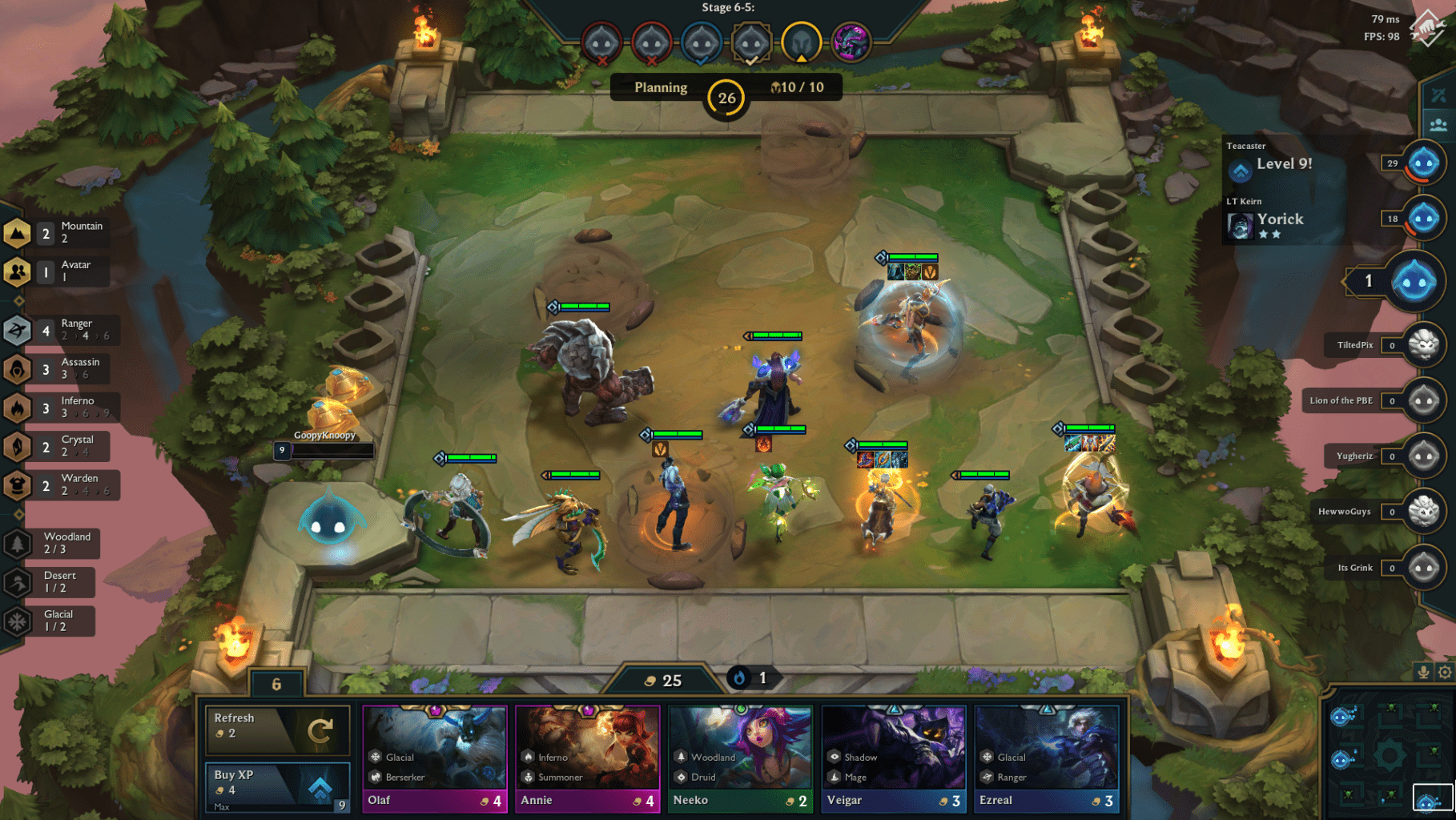Pick Ezreal from the shop
The height and width of the screenshot is (820, 1456).
(1047, 758)
